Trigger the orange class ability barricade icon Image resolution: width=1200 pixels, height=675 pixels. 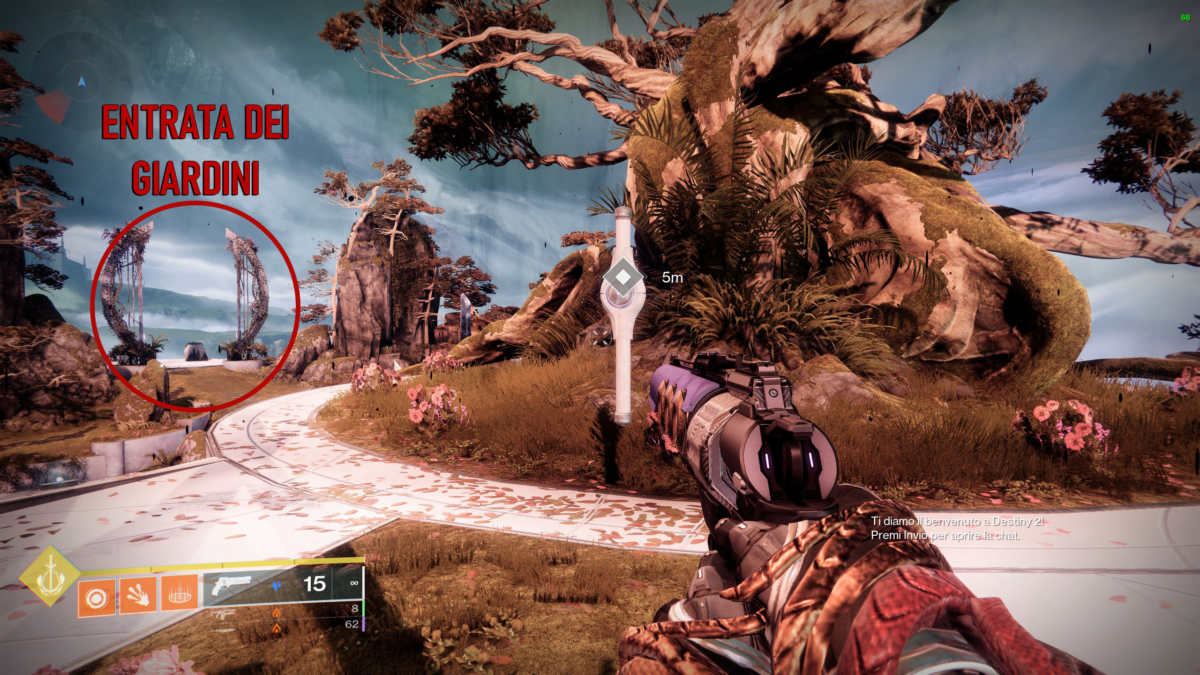tap(179, 597)
